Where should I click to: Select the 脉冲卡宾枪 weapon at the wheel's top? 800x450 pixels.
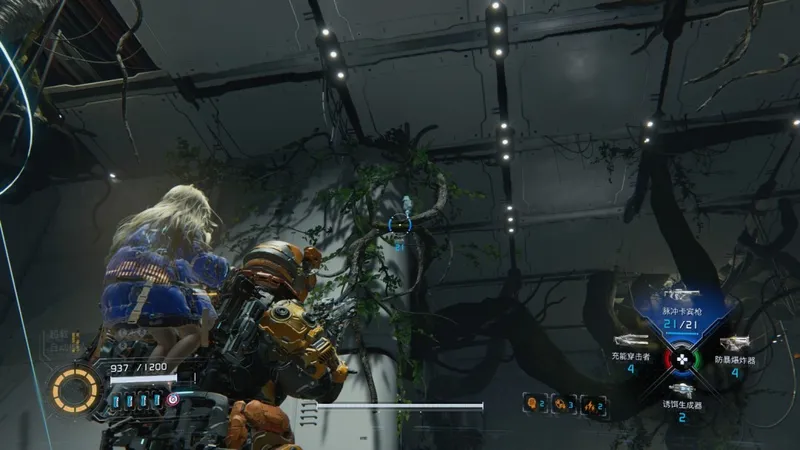click(680, 298)
